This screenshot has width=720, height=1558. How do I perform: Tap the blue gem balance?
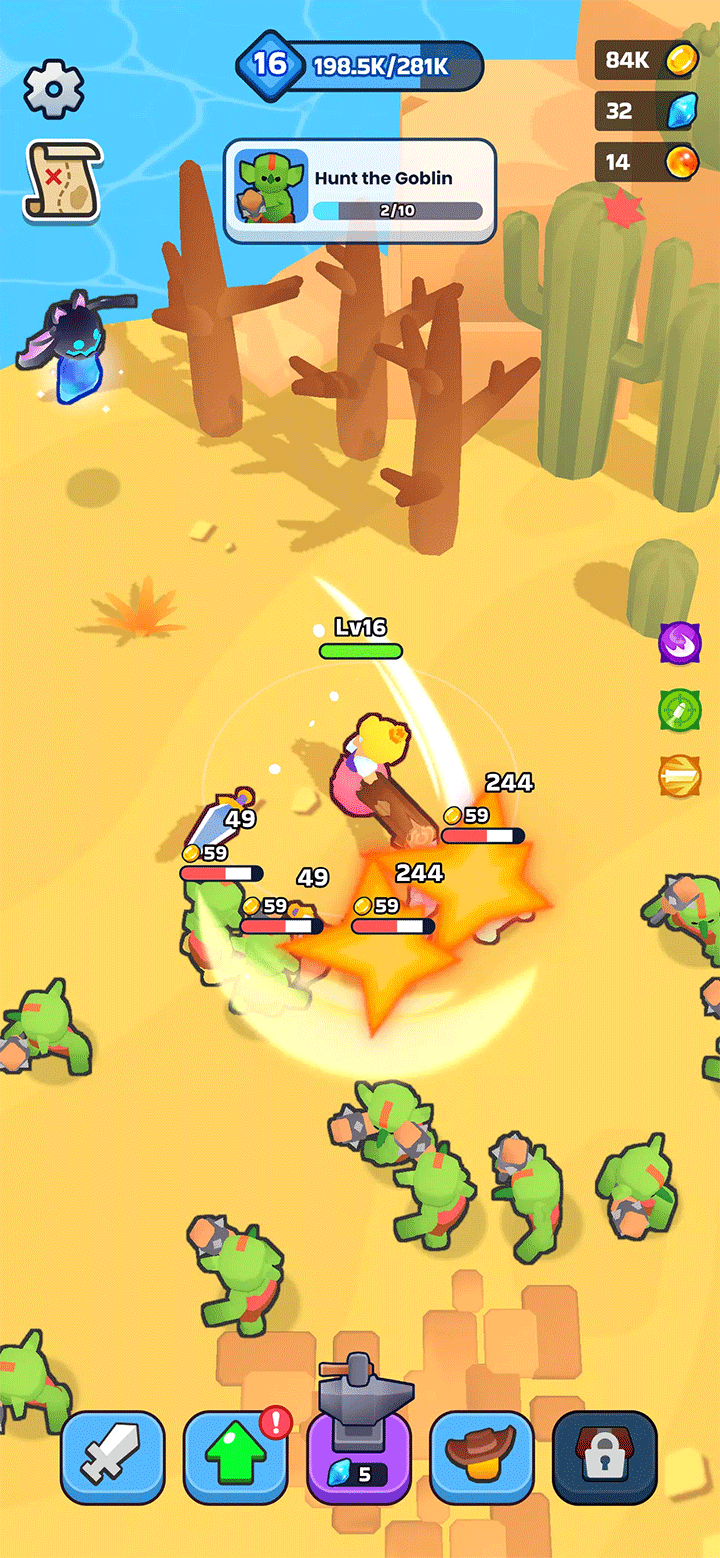pyautogui.click(x=644, y=110)
